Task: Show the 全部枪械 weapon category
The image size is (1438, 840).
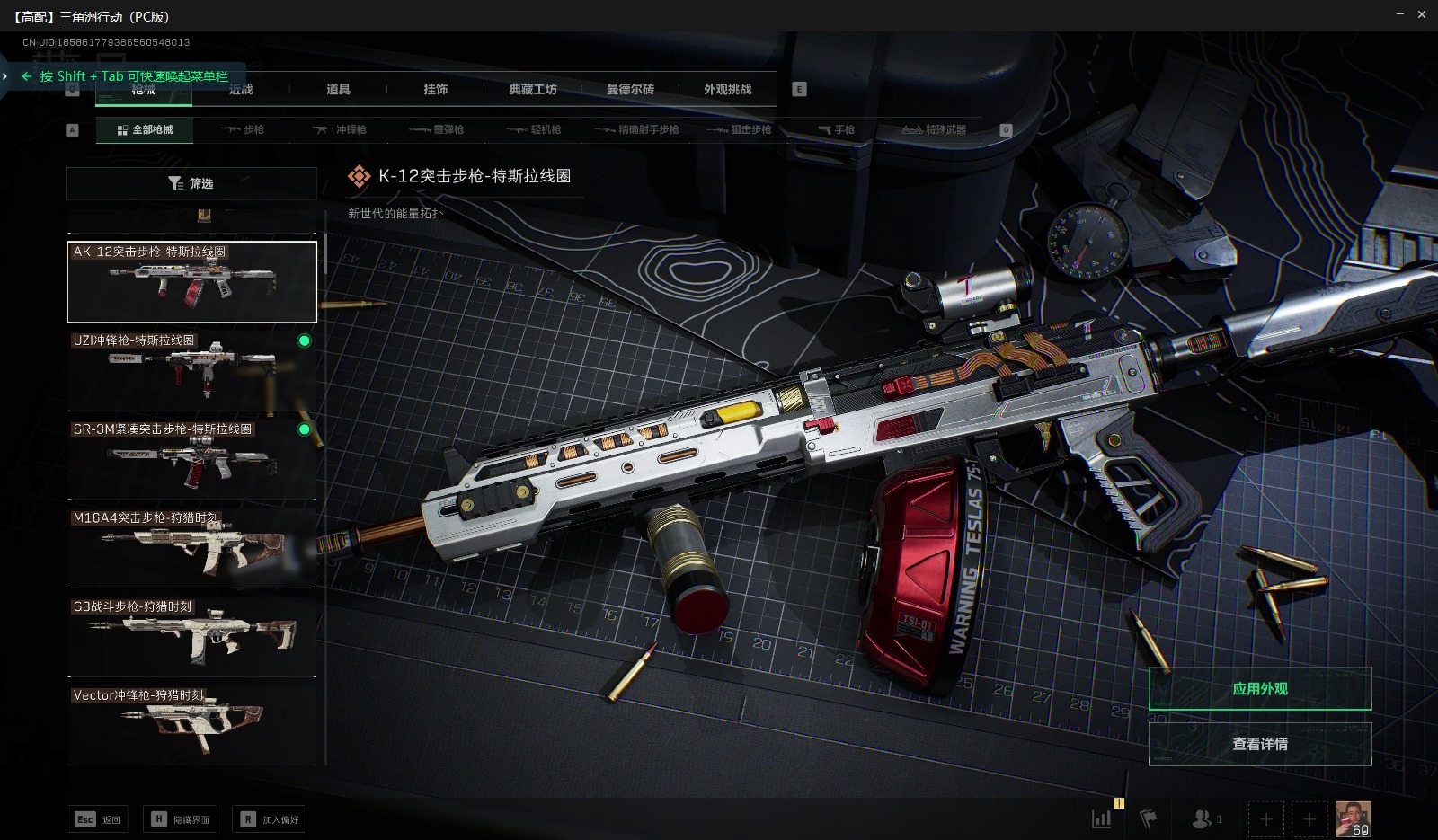Action: [x=145, y=129]
